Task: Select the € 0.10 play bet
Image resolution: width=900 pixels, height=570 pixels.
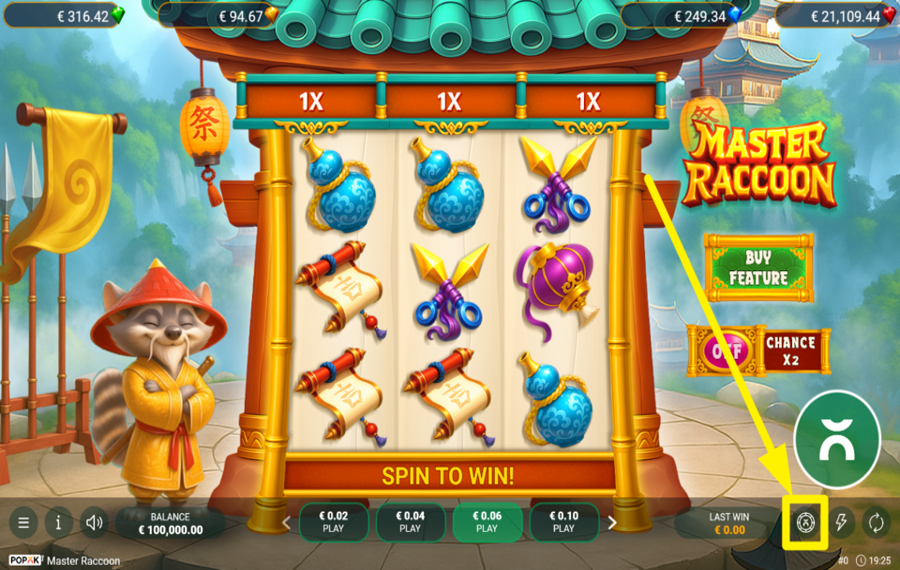Action: tap(563, 522)
